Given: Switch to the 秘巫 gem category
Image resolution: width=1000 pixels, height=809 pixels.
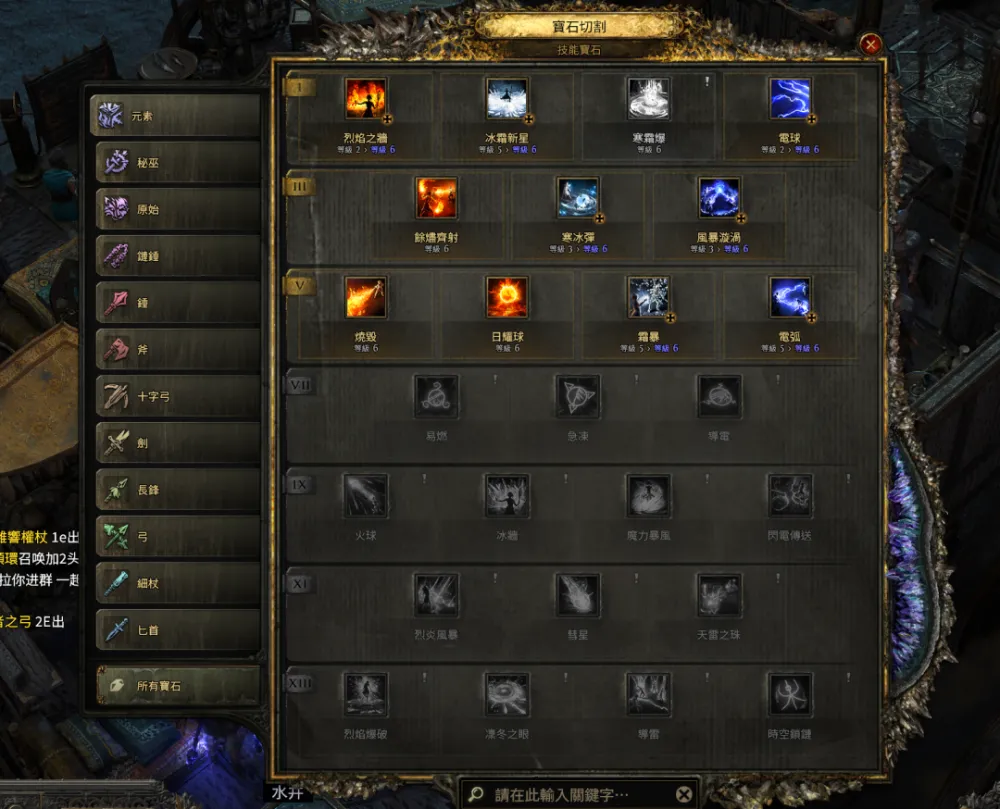Looking at the screenshot, I should point(176,163).
